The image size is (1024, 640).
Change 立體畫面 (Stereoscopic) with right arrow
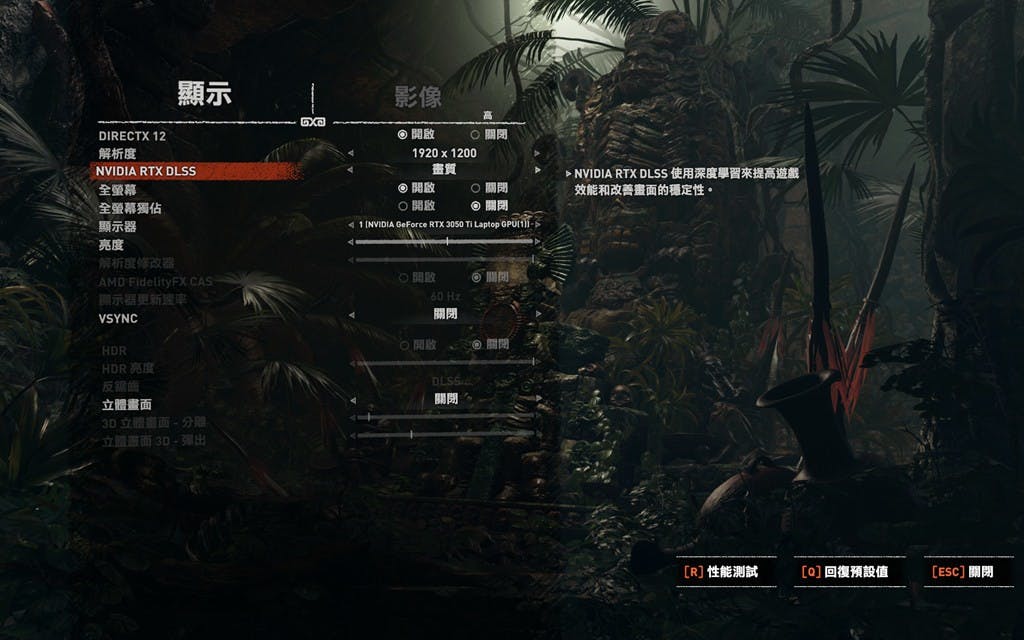[537, 398]
